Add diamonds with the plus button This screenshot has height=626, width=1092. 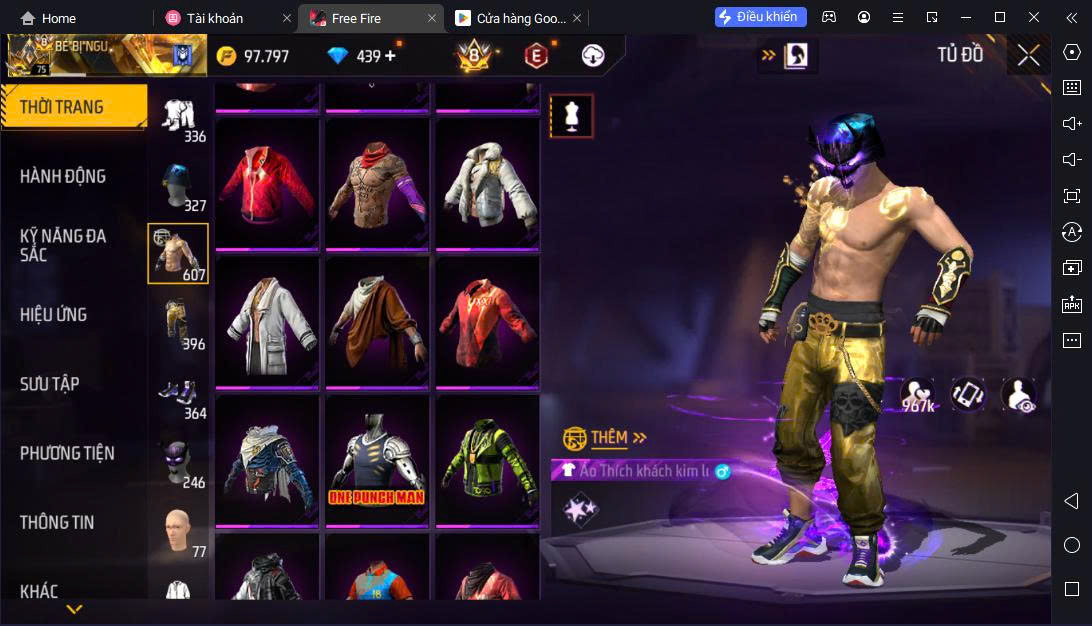coord(390,56)
